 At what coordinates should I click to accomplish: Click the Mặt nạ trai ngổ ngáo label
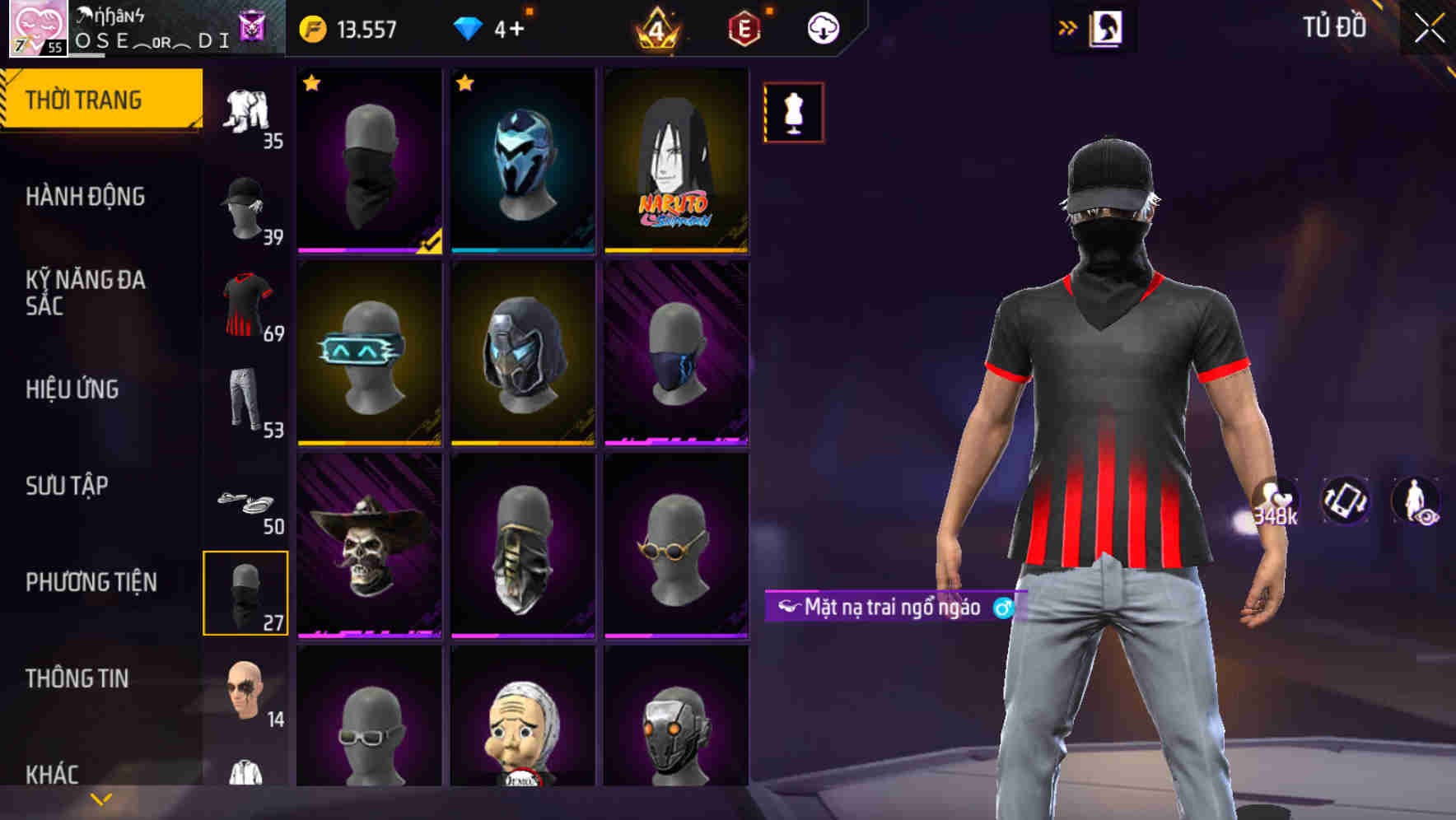click(x=894, y=608)
